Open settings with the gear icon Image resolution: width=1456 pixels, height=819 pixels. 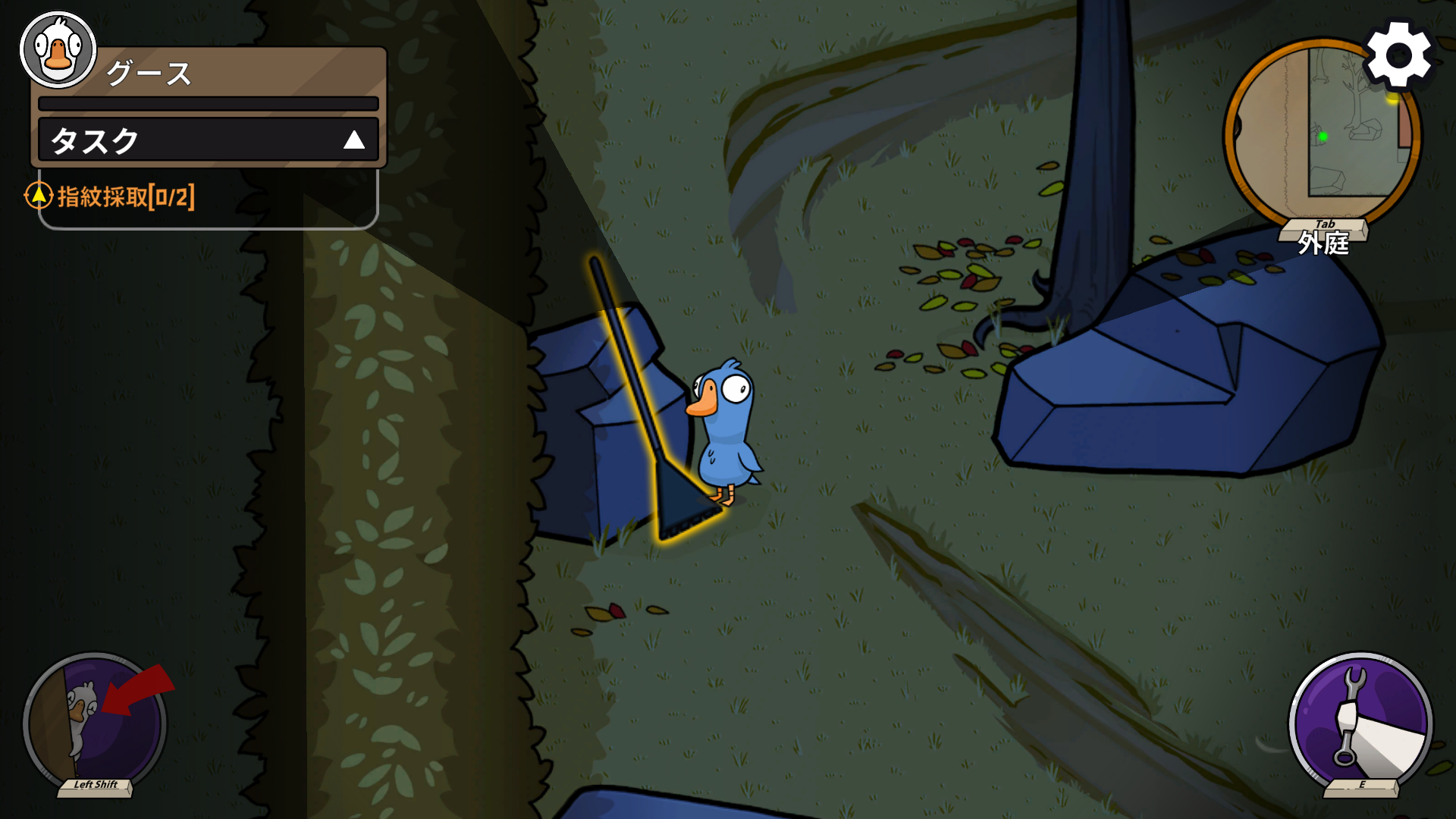(x=1398, y=55)
